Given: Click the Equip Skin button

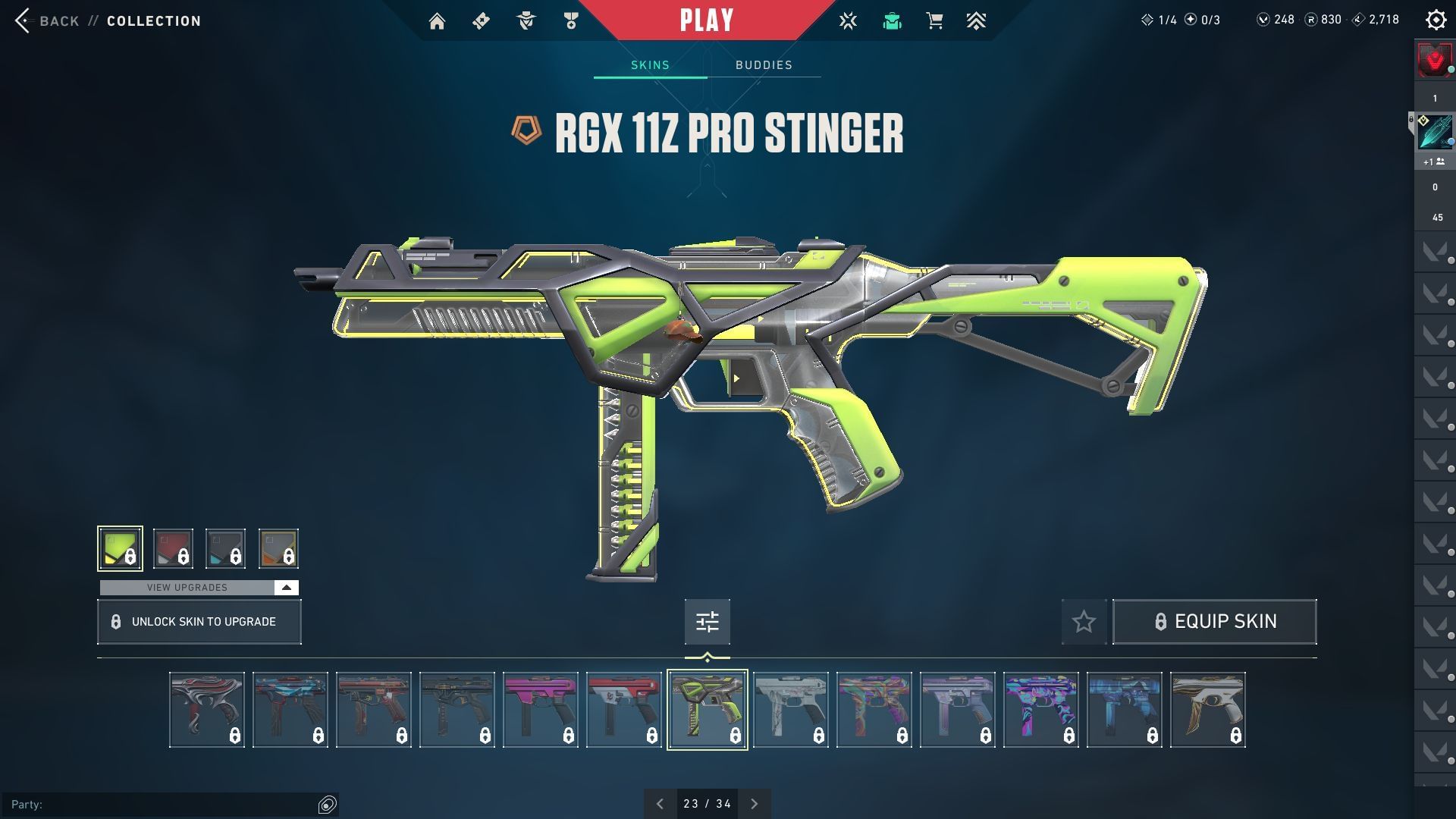Looking at the screenshot, I should coord(1214,622).
